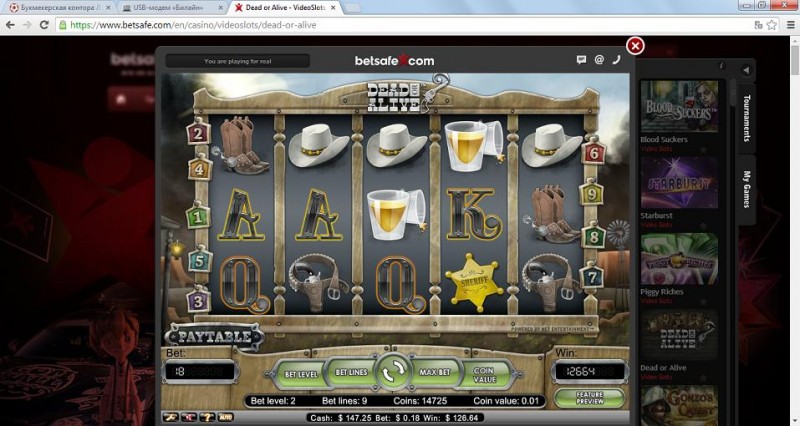This screenshot has height=426, width=800.
Task: Open the Feature Preview
Action: pyautogui.click(x=588, y=398)
